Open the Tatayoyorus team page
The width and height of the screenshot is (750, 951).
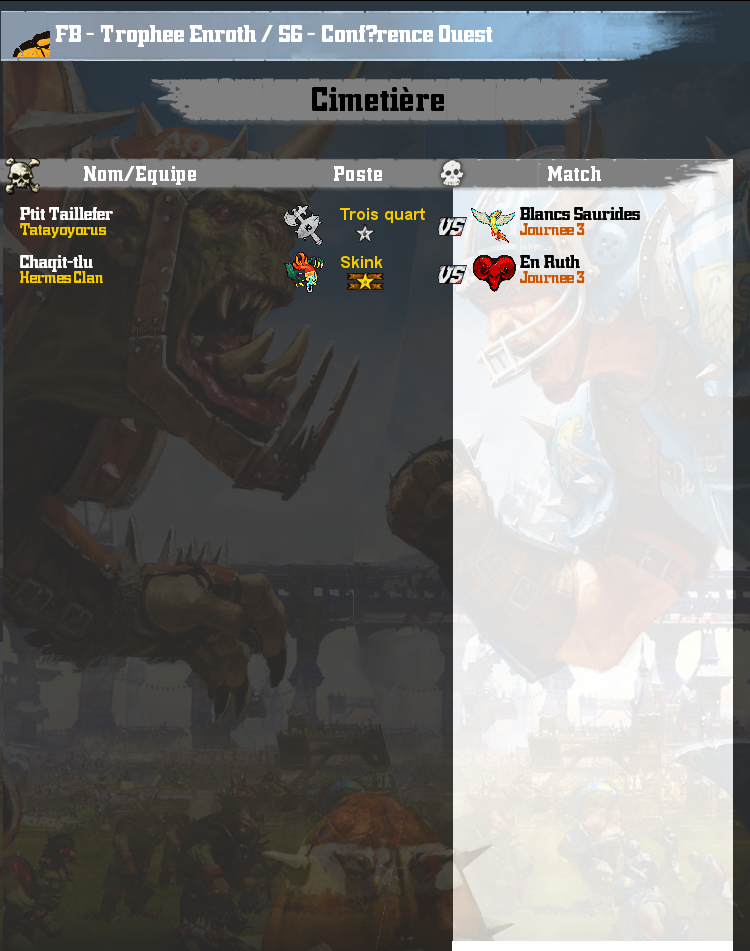63,230
